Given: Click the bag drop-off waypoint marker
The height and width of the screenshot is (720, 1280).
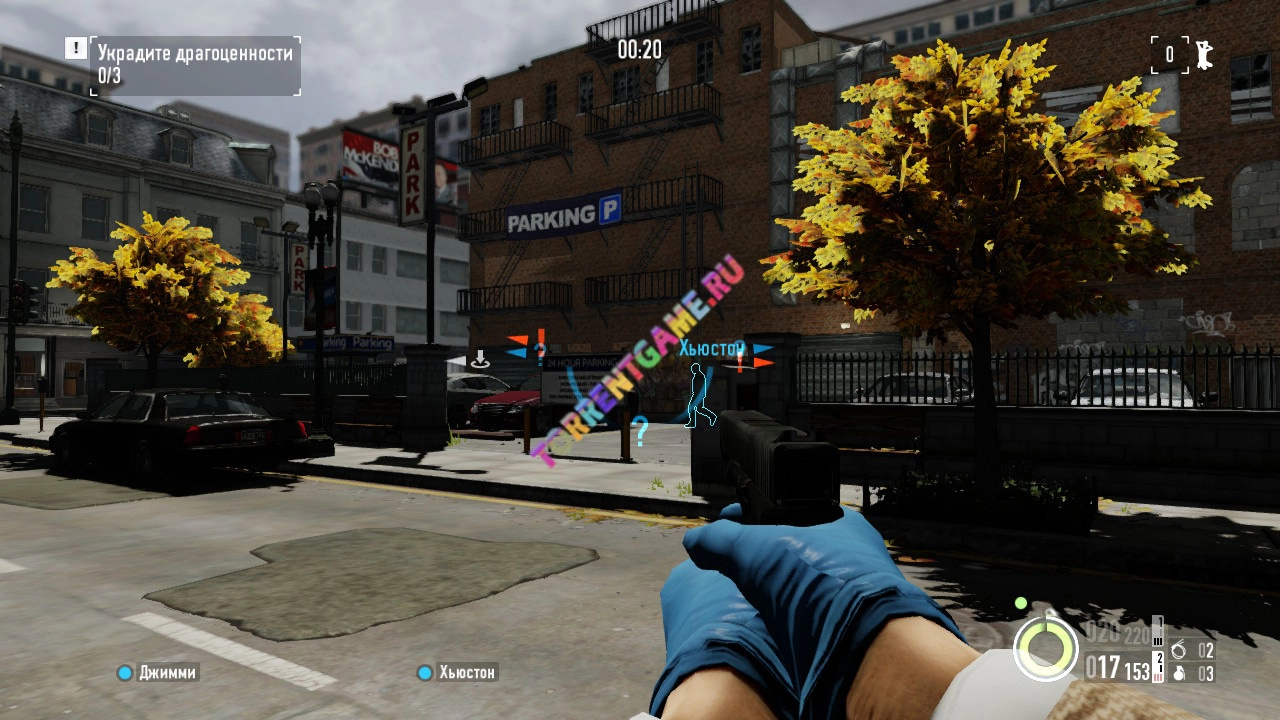Looking at the screenshot, I should click(480, 359).
